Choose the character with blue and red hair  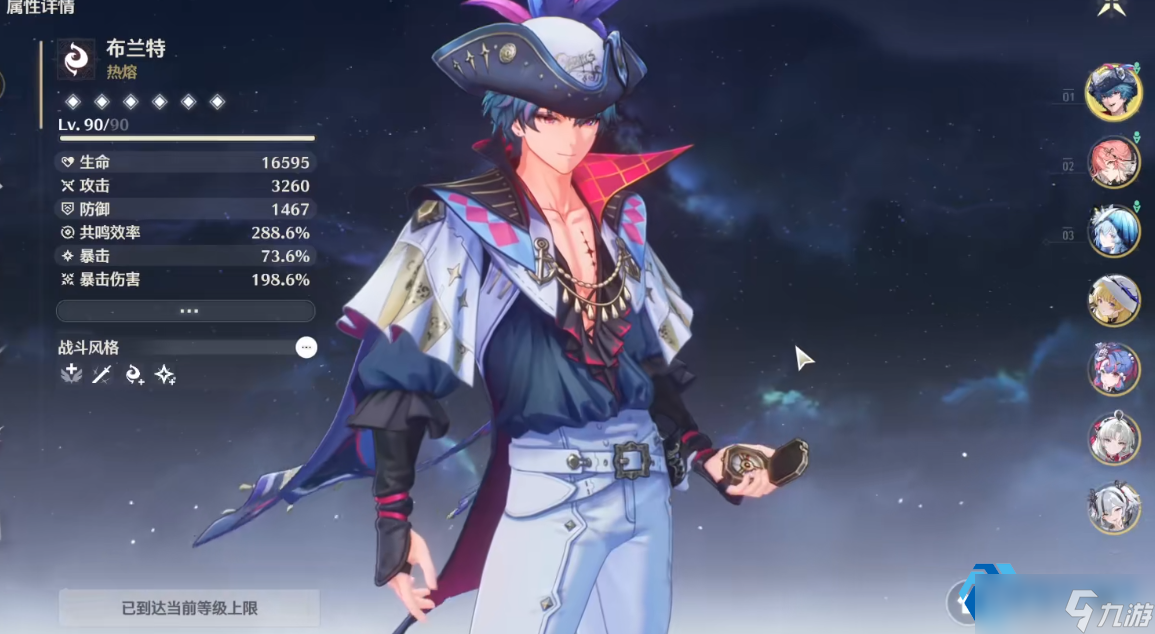(1113, 369)
